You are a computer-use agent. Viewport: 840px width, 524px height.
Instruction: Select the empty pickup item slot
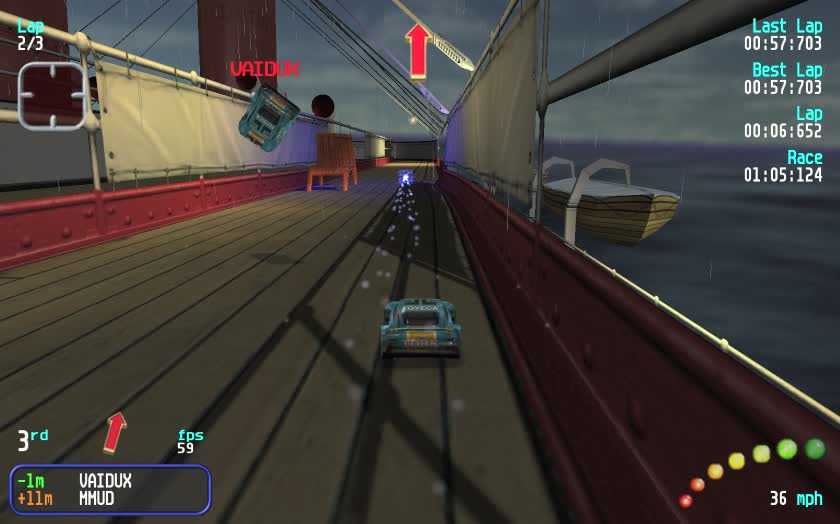coord(51,96)
